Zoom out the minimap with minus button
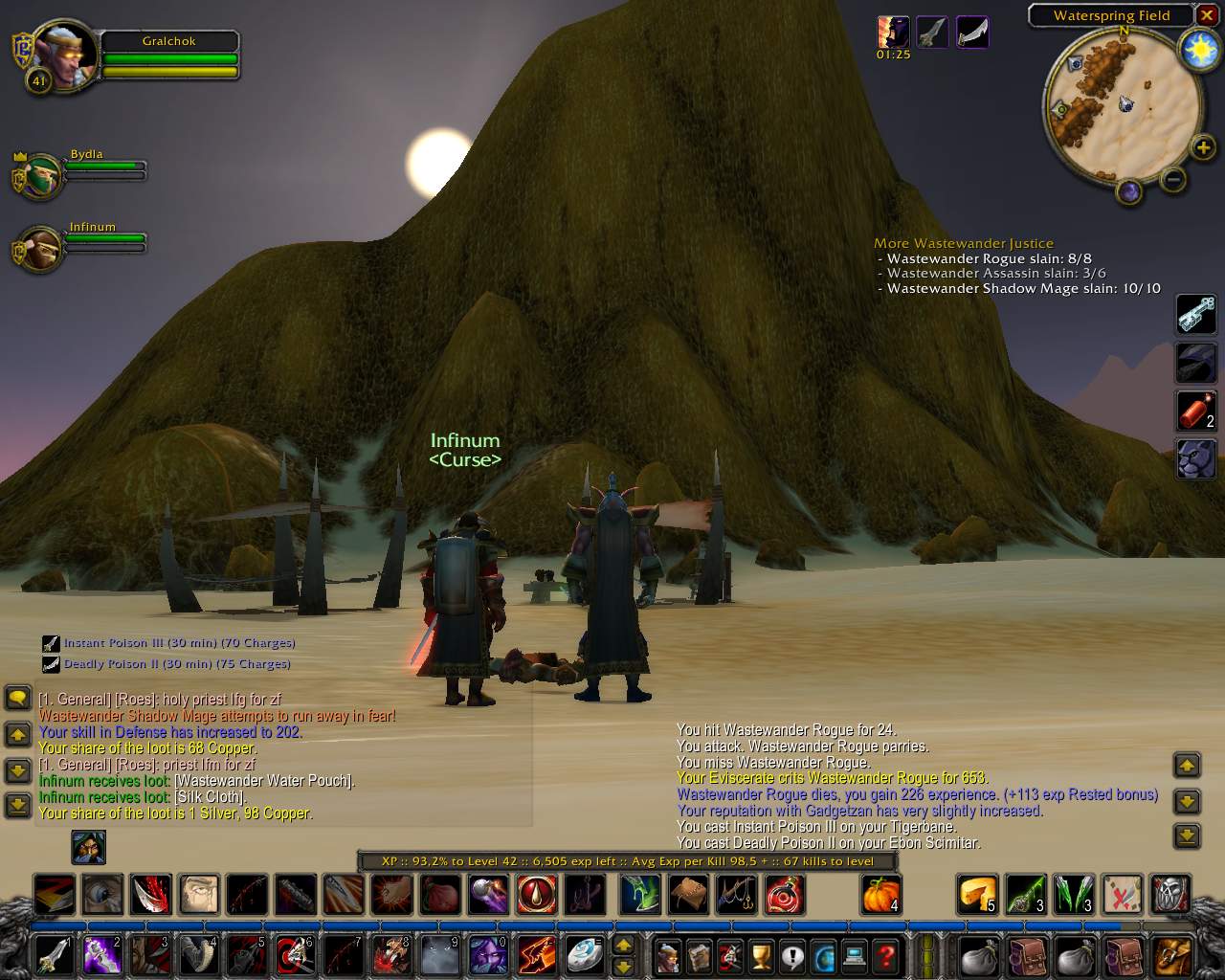Screen dimensions: 1225x980 [x=1173, y=179]
